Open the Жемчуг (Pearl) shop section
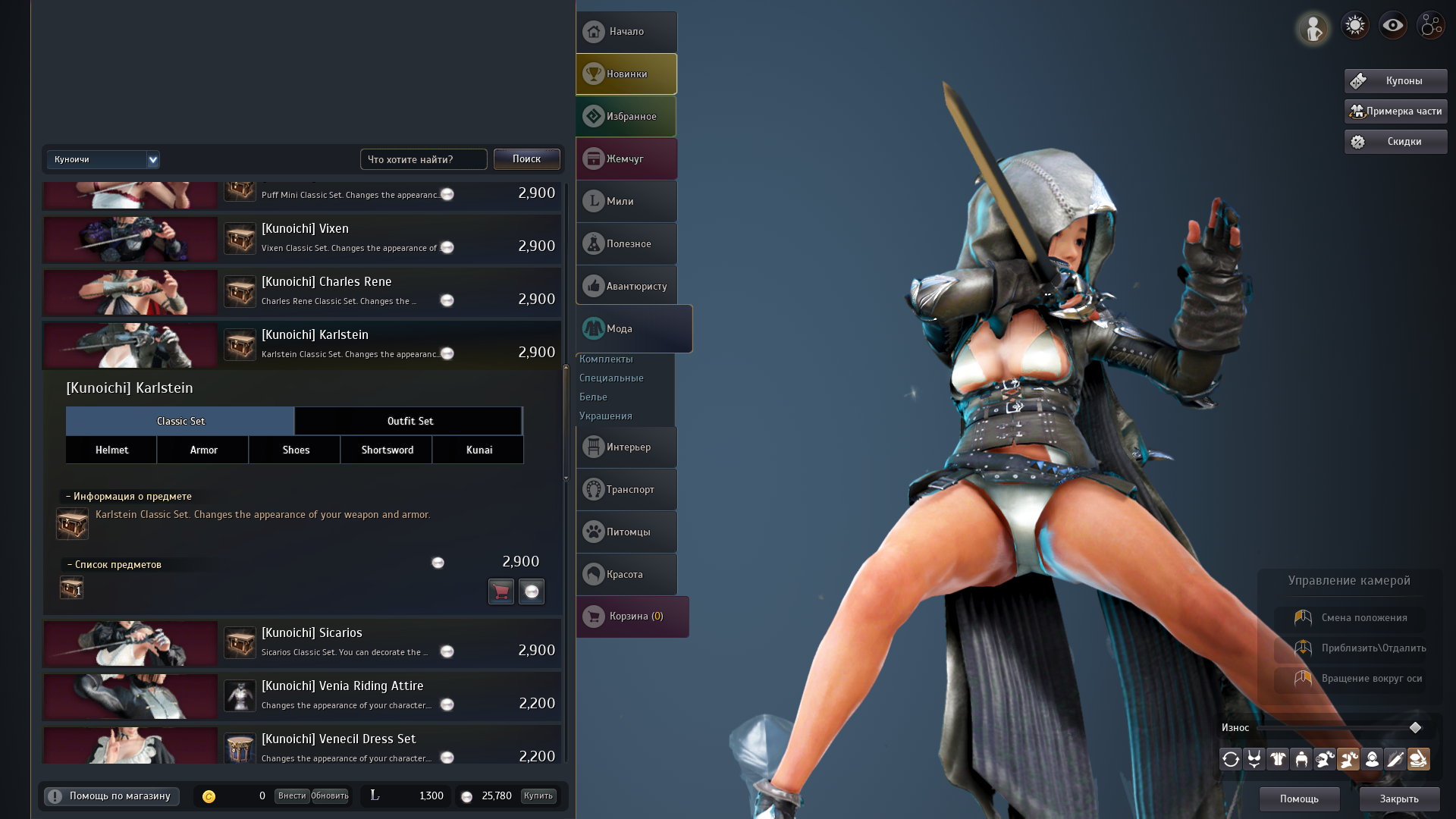 (x=626, y=158)
